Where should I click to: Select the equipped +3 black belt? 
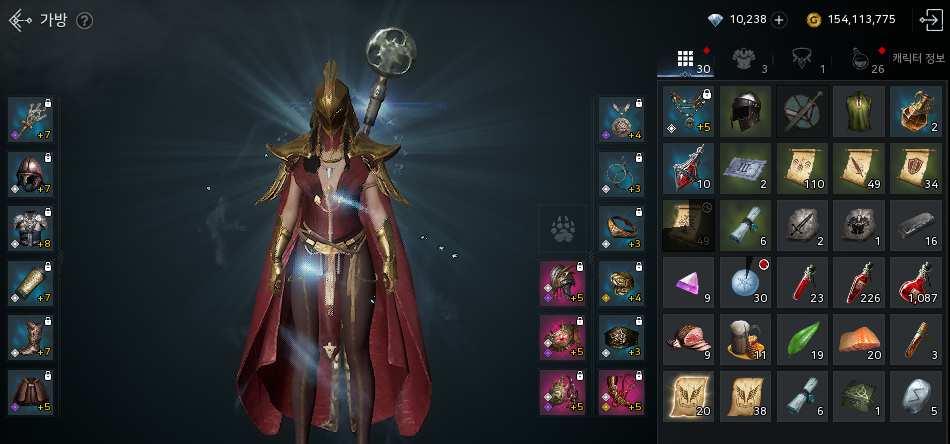622,337
